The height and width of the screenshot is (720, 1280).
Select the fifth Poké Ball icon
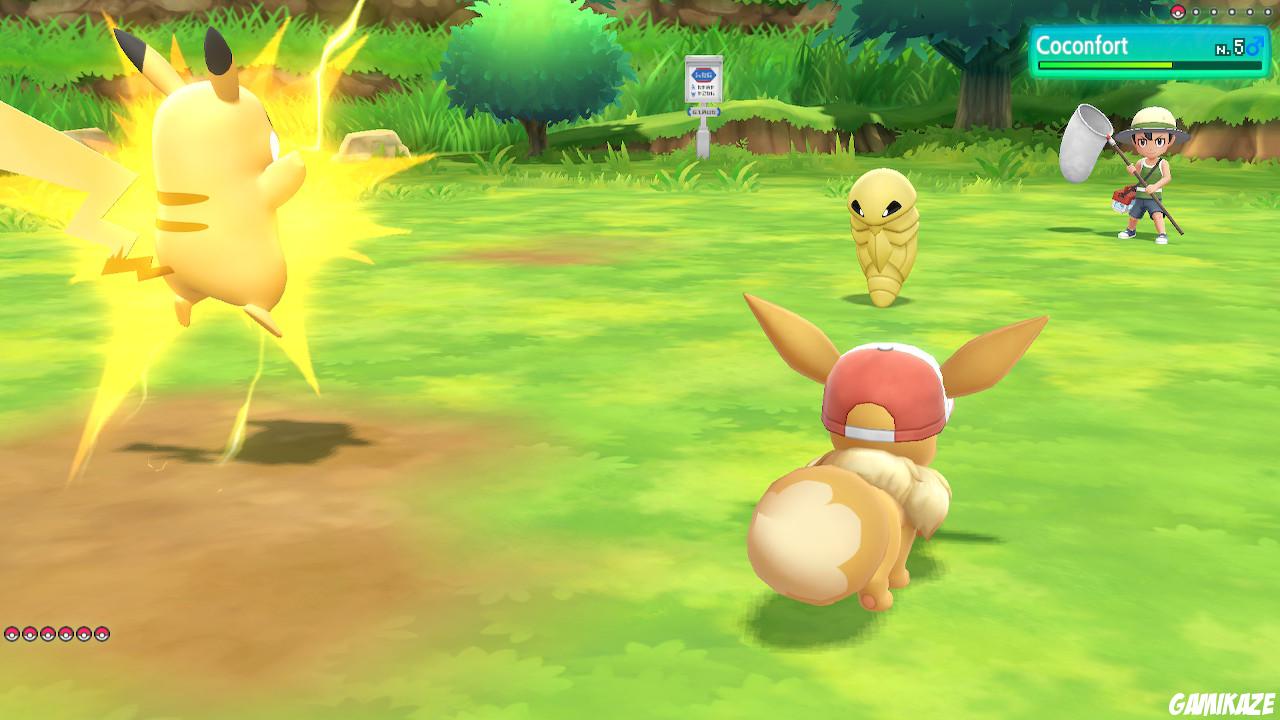coord(84,634)
